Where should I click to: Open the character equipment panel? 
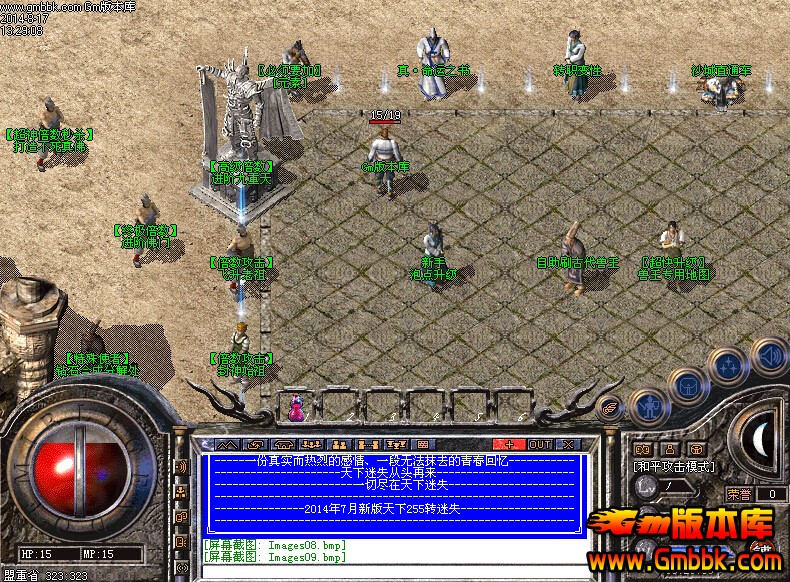[649, 408]
